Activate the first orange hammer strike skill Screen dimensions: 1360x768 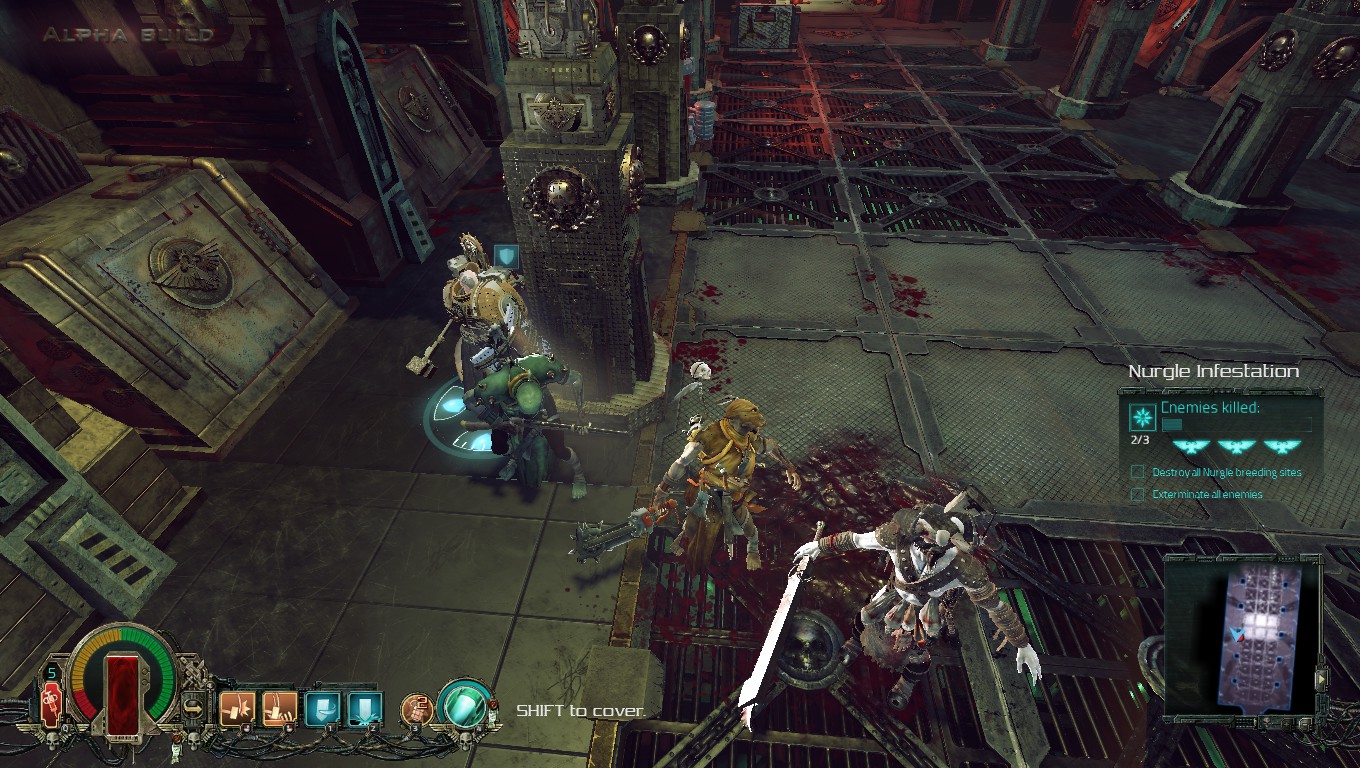(x=237, y=708)
